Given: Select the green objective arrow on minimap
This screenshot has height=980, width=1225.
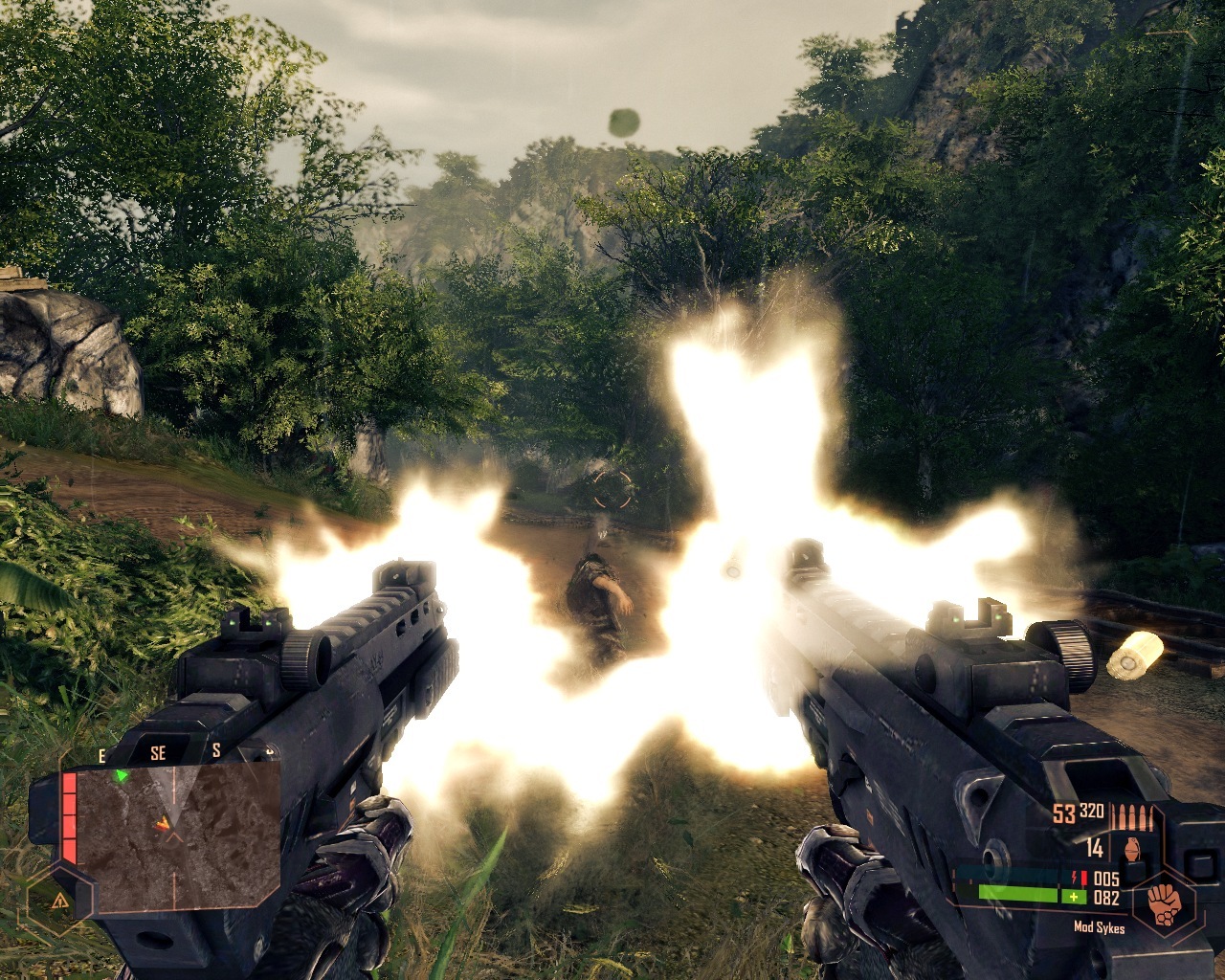Looking at the screenshot, I should (x=122, y=775).
